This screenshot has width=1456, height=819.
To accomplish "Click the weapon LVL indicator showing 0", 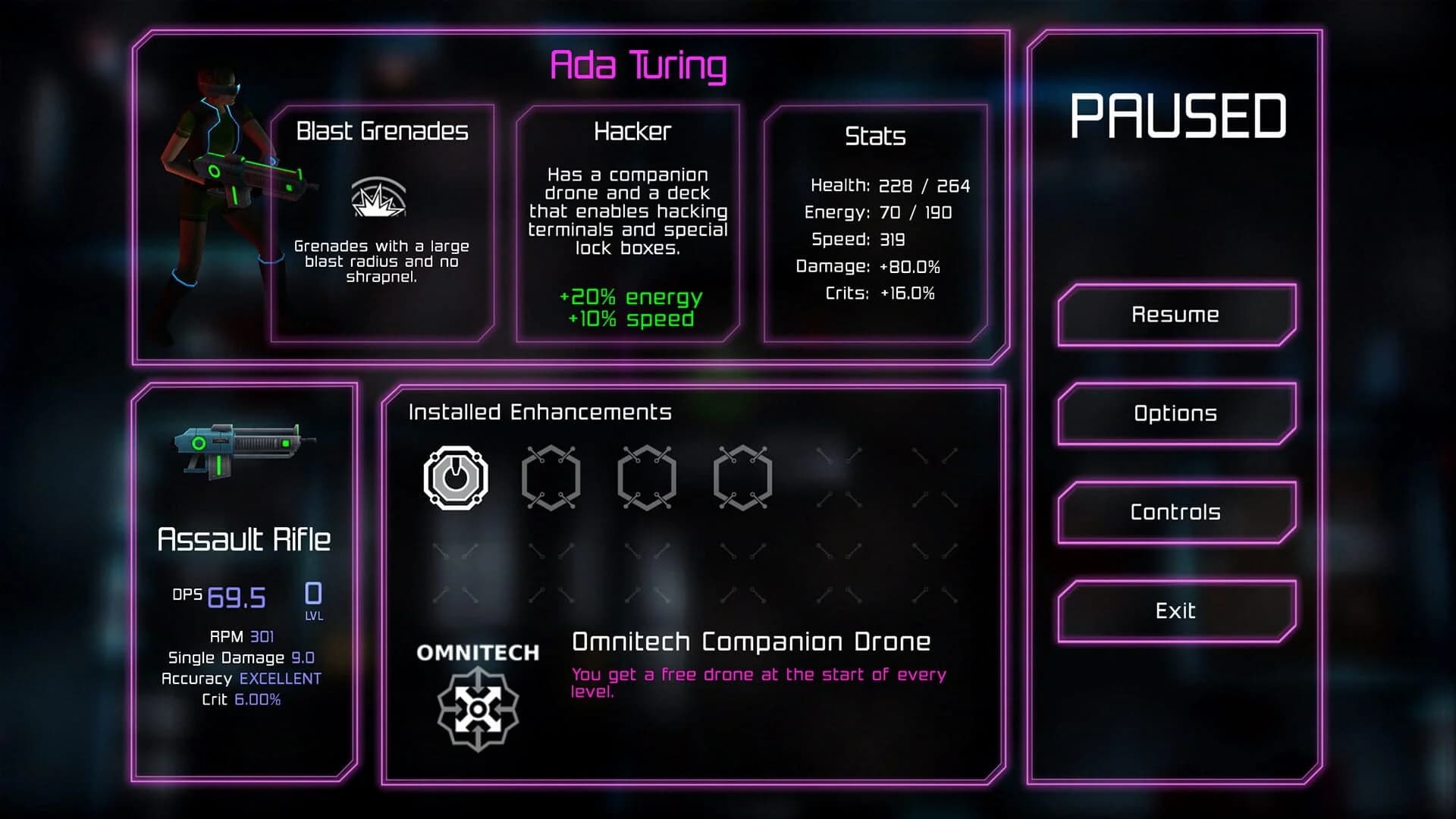I will [x=314, y=599].
